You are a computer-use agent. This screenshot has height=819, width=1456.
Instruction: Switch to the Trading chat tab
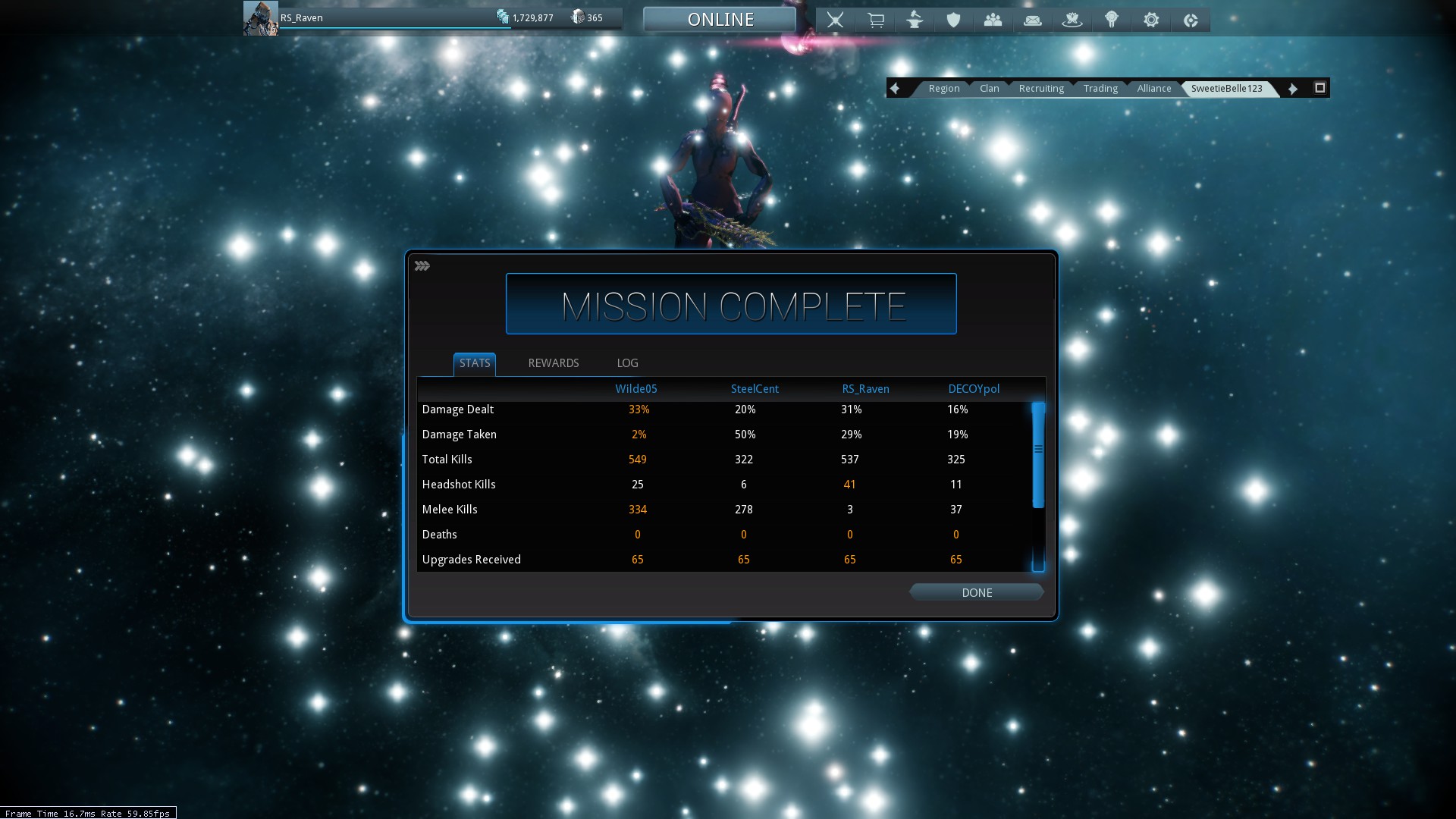pos(1100,89)
